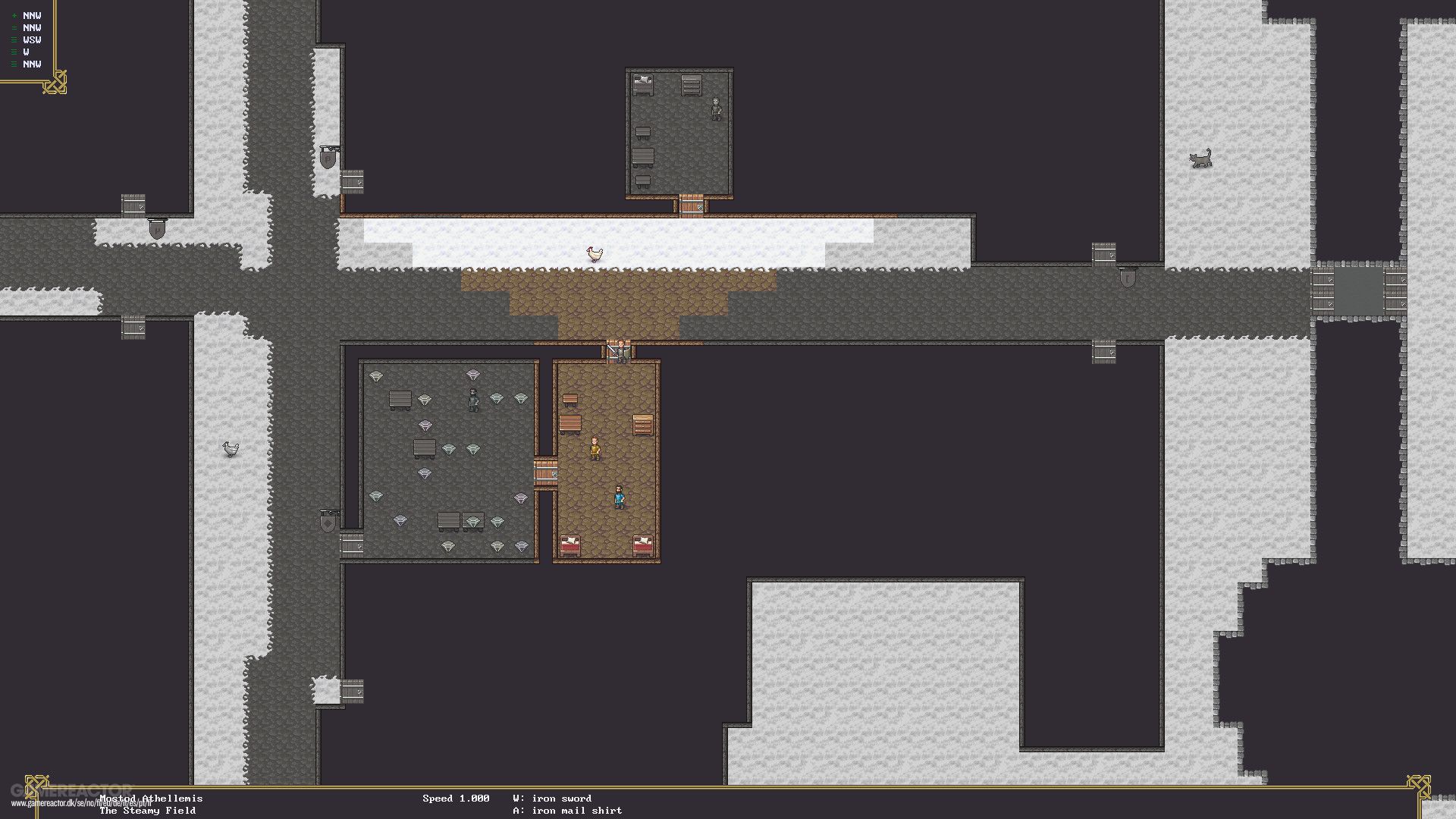Select the villager in the yellow shirt

tap(595, 449)
